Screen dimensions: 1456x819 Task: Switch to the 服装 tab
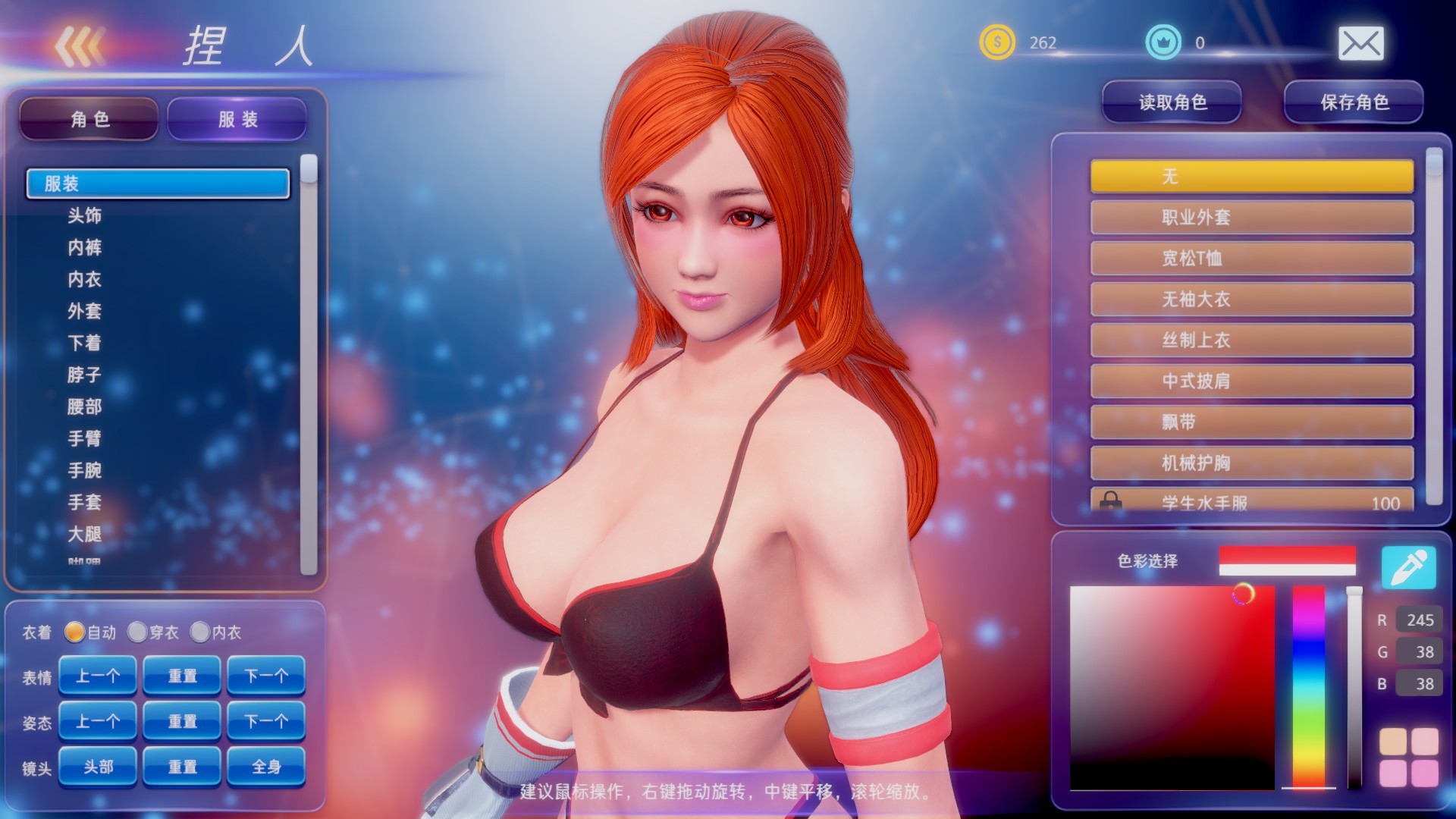236,118
